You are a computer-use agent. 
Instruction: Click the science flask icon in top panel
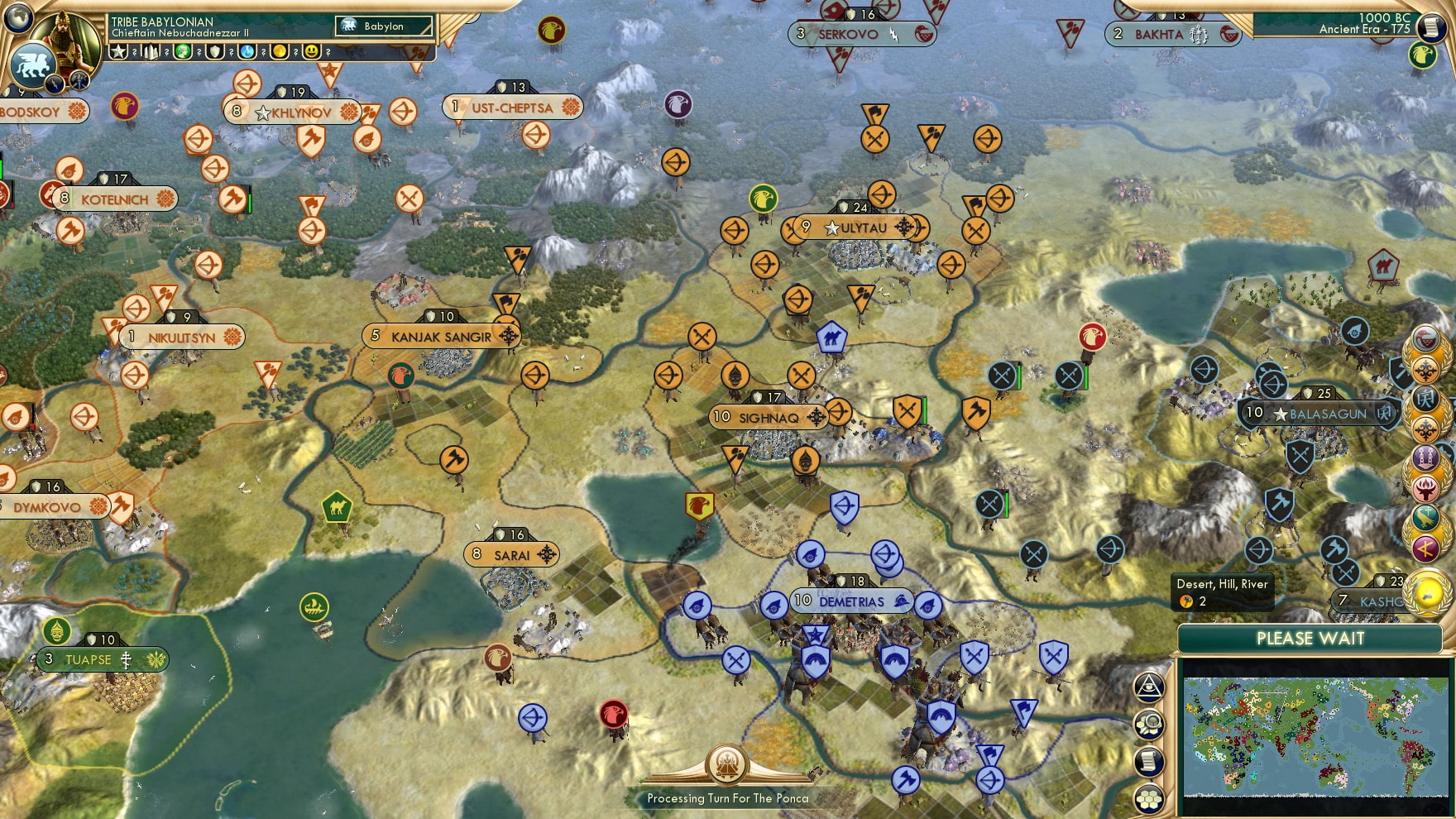(248, 52)
